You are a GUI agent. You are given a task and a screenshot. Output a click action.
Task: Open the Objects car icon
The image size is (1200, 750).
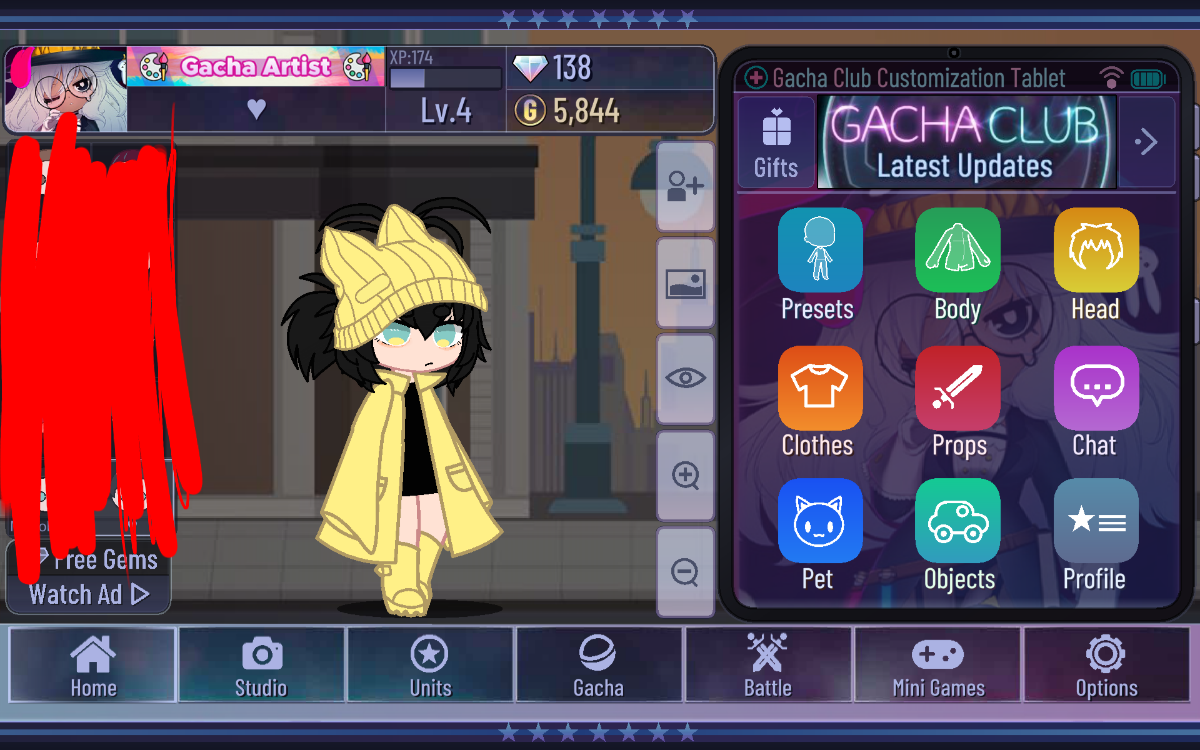click(x=957, y=521)
